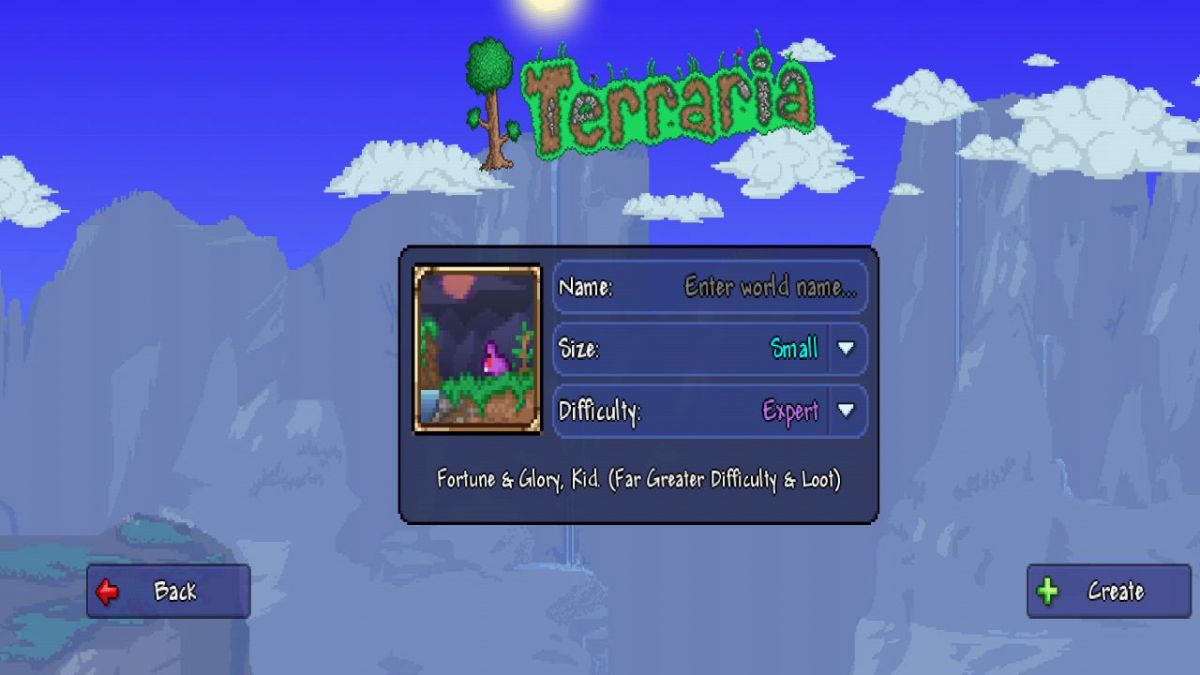
Task: Select the world preview thumbnail
Action: tap(477, 348)
